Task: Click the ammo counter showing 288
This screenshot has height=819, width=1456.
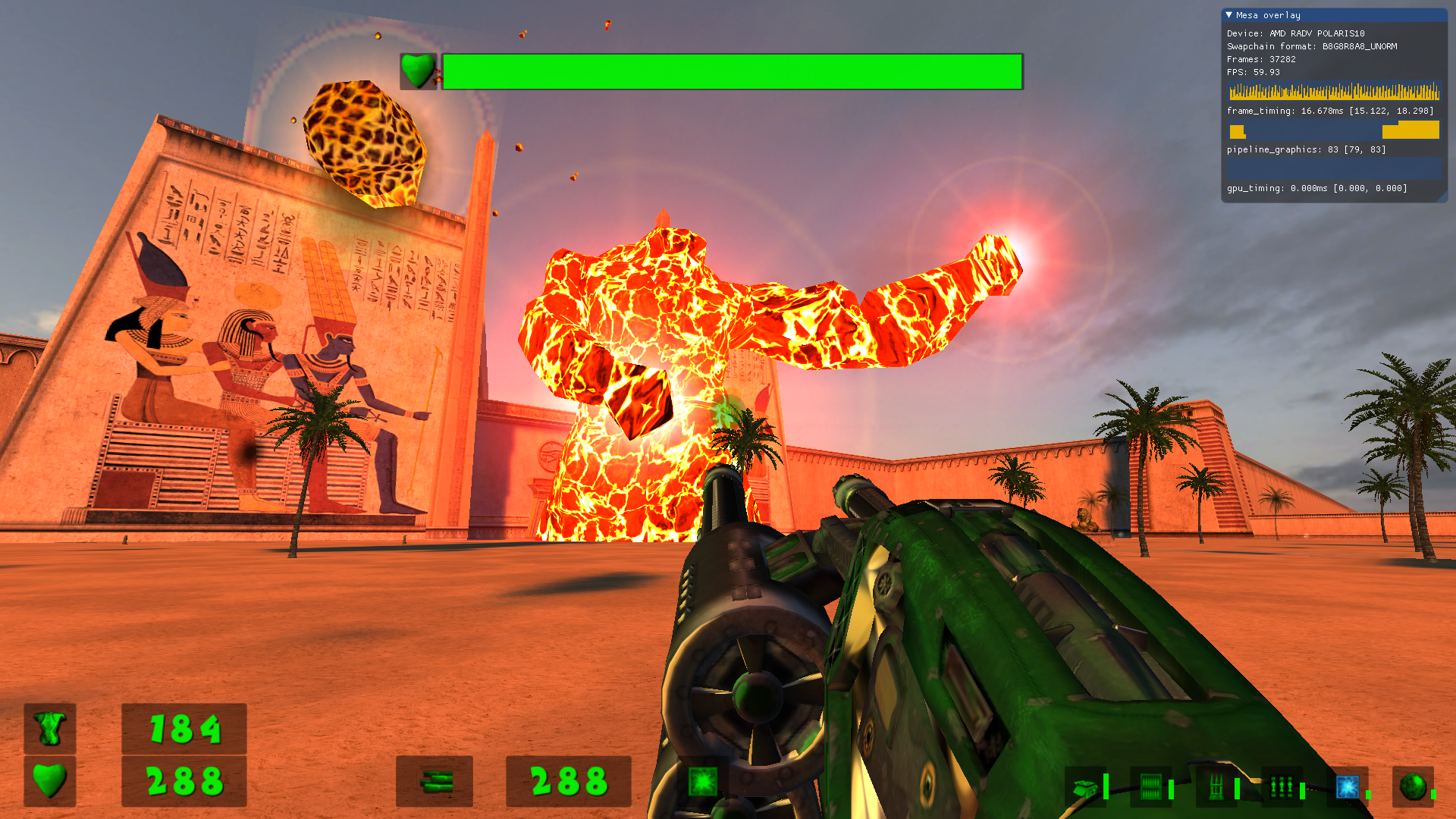Action: tap(570, 781)
